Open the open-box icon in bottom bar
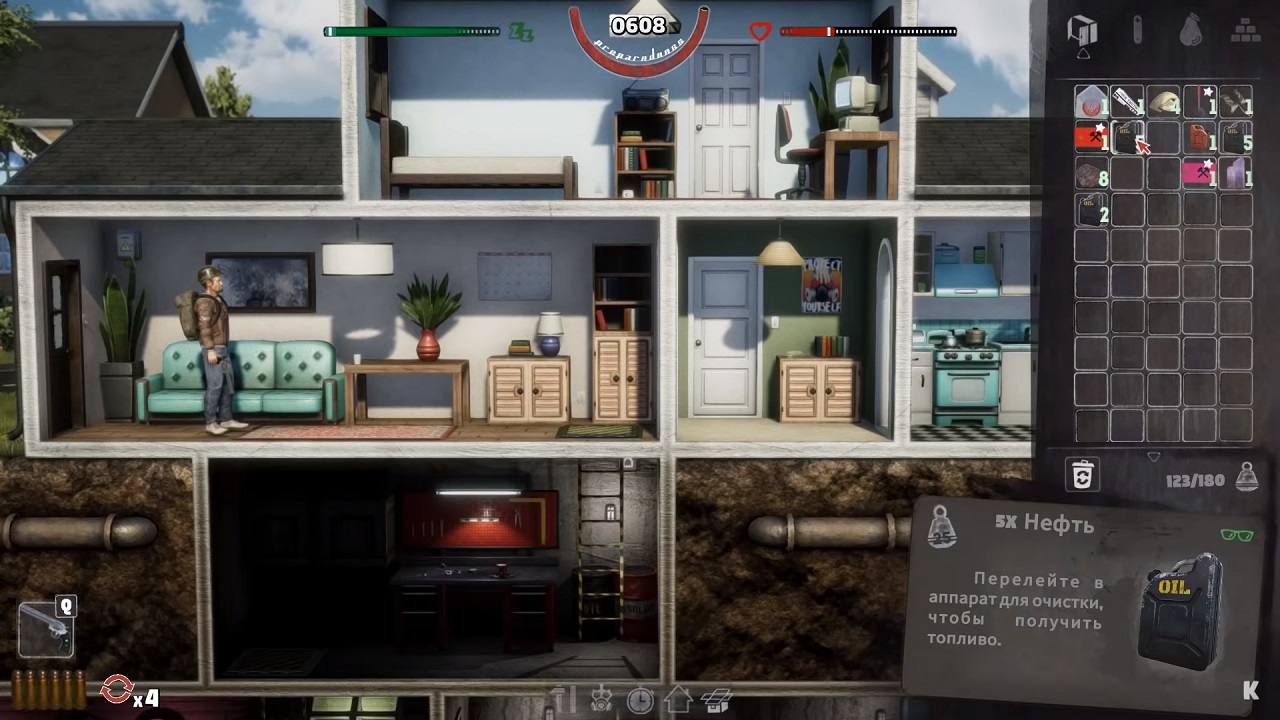The image size is (1280, 720). pyautogui.click(x=716, y=700)
